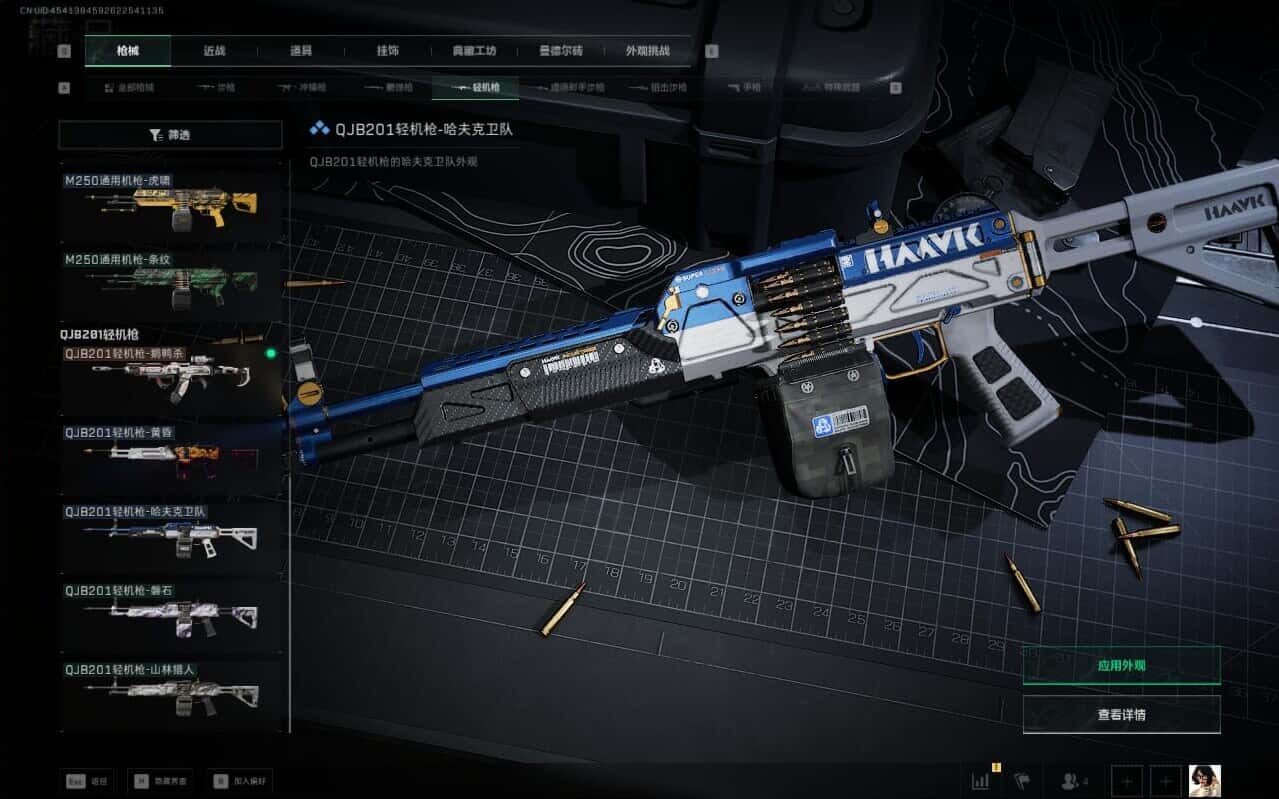Switch to the 近战 melee tab

214,51
